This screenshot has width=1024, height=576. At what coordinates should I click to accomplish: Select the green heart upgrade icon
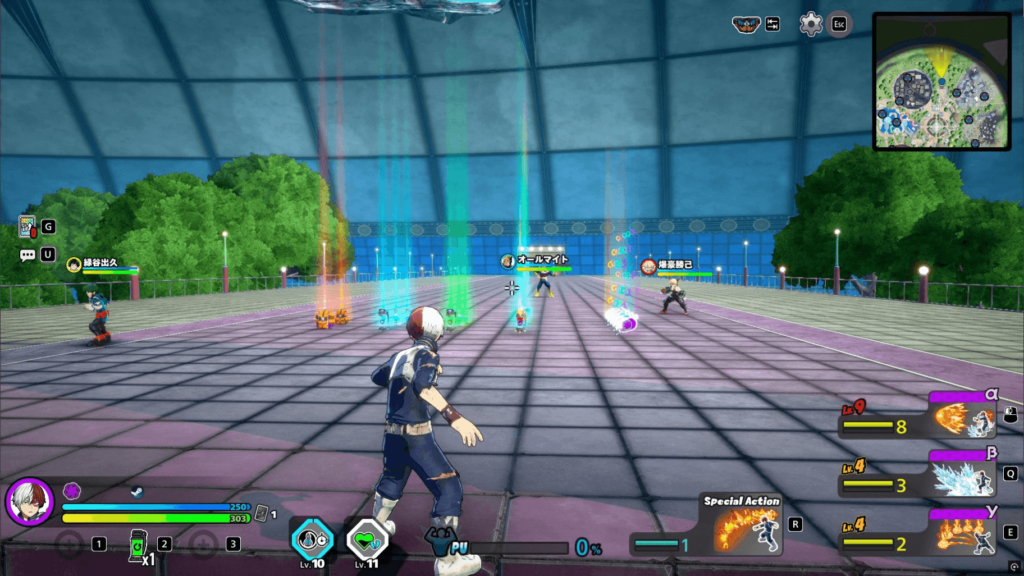(x=366, y=538)
